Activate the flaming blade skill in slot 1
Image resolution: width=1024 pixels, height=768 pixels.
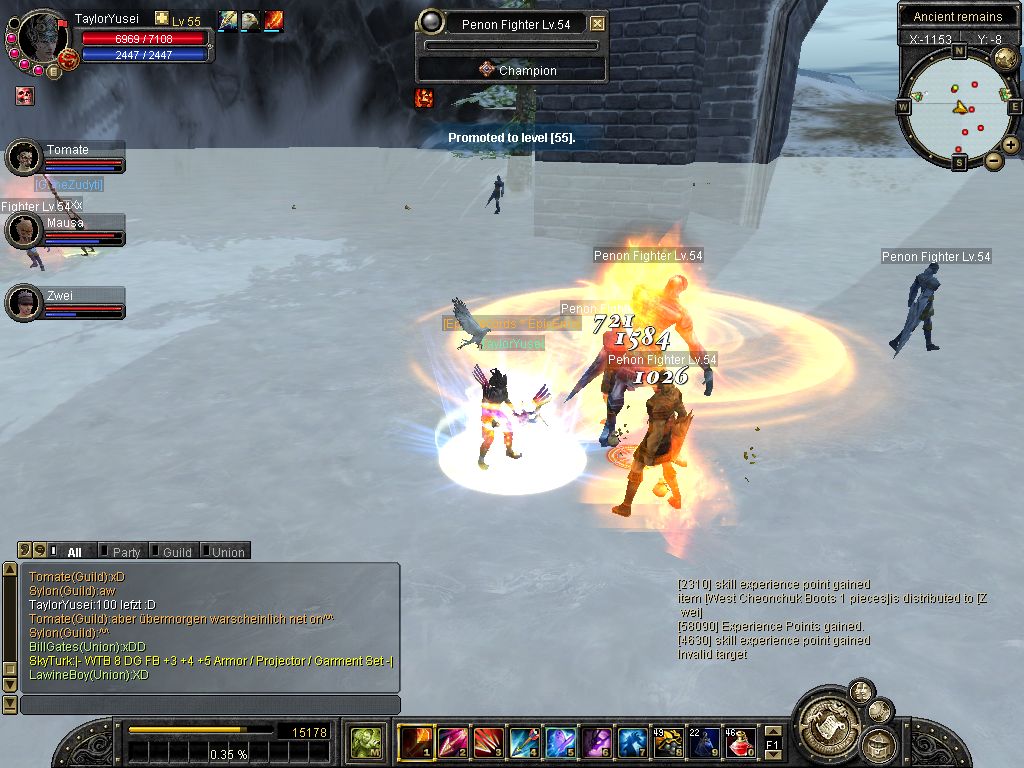(x=416, y=742)
